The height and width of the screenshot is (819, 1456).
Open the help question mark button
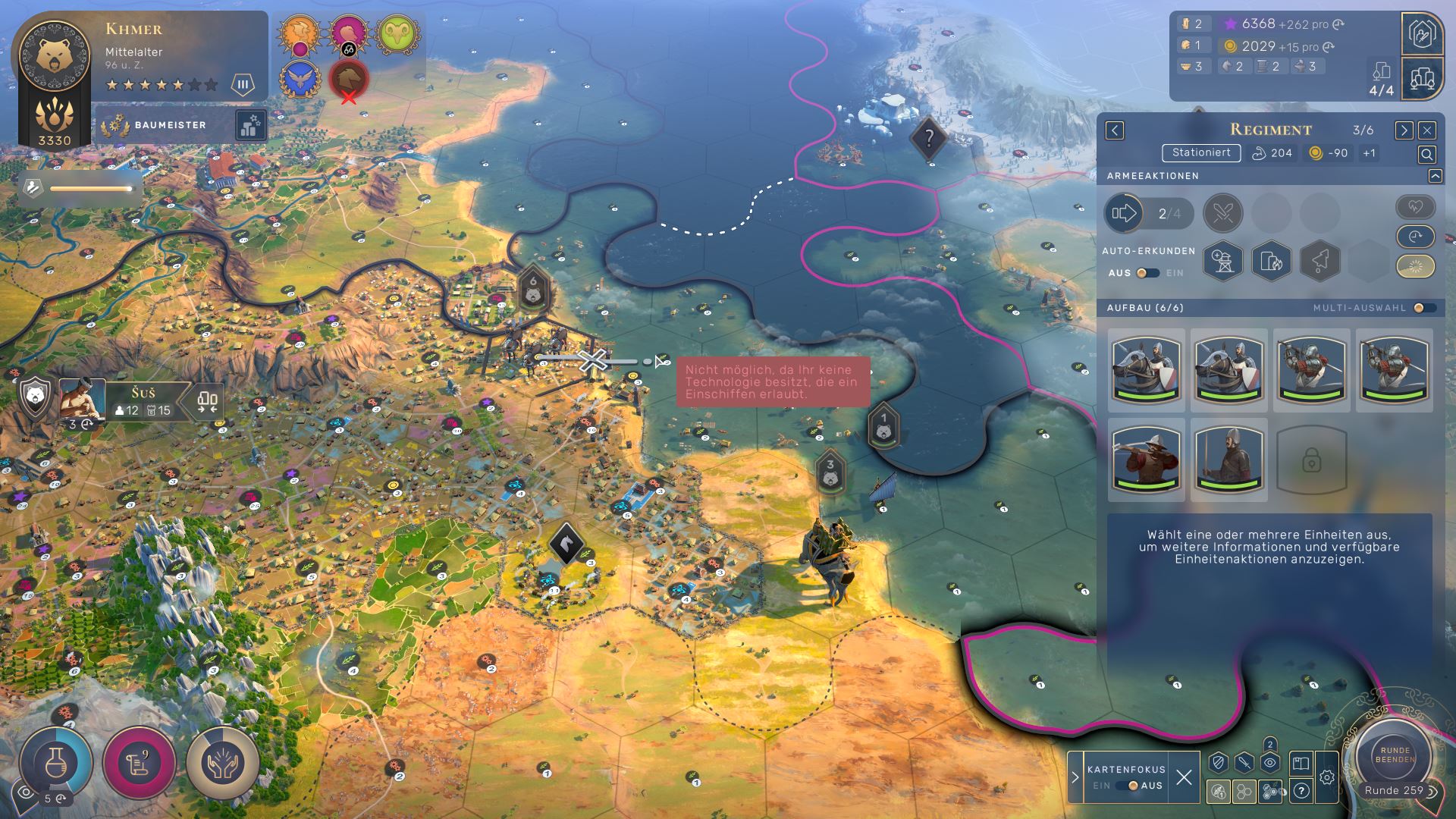click(1301, 792)
